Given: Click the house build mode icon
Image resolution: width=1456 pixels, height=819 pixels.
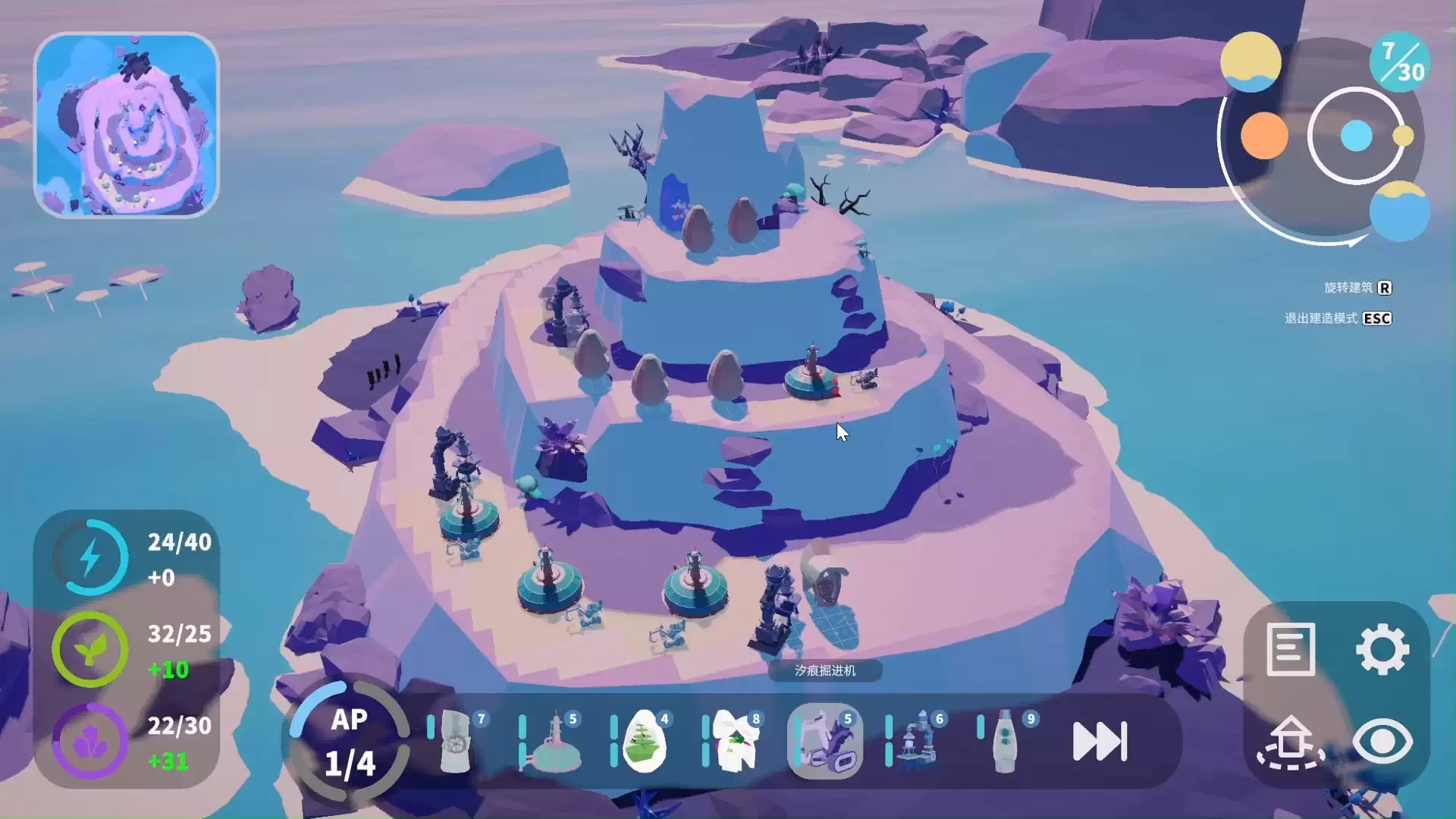Looking at the screenshot, I should tap(1290, 741).
